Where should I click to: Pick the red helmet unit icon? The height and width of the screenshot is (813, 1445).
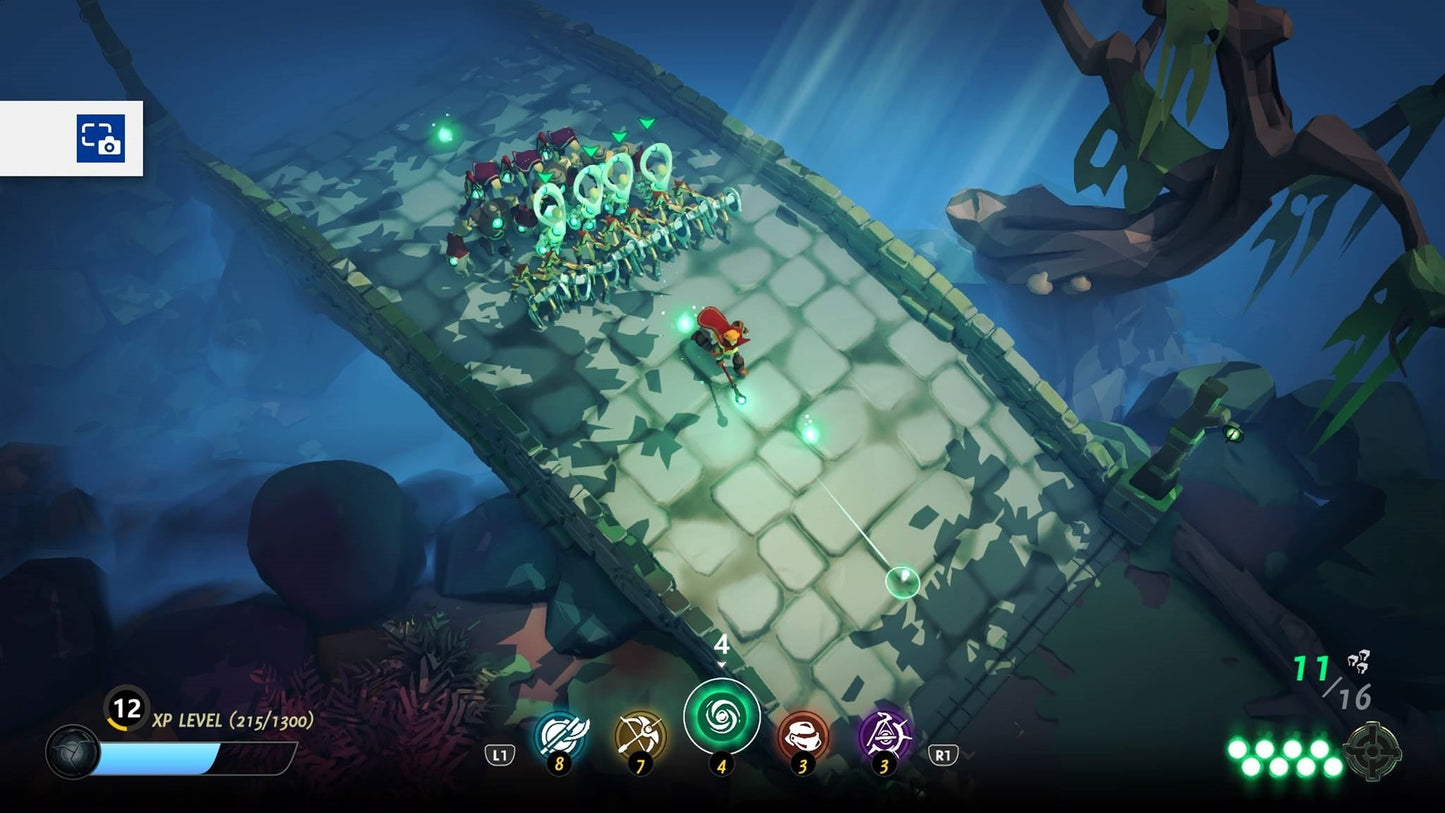(803, 735)
